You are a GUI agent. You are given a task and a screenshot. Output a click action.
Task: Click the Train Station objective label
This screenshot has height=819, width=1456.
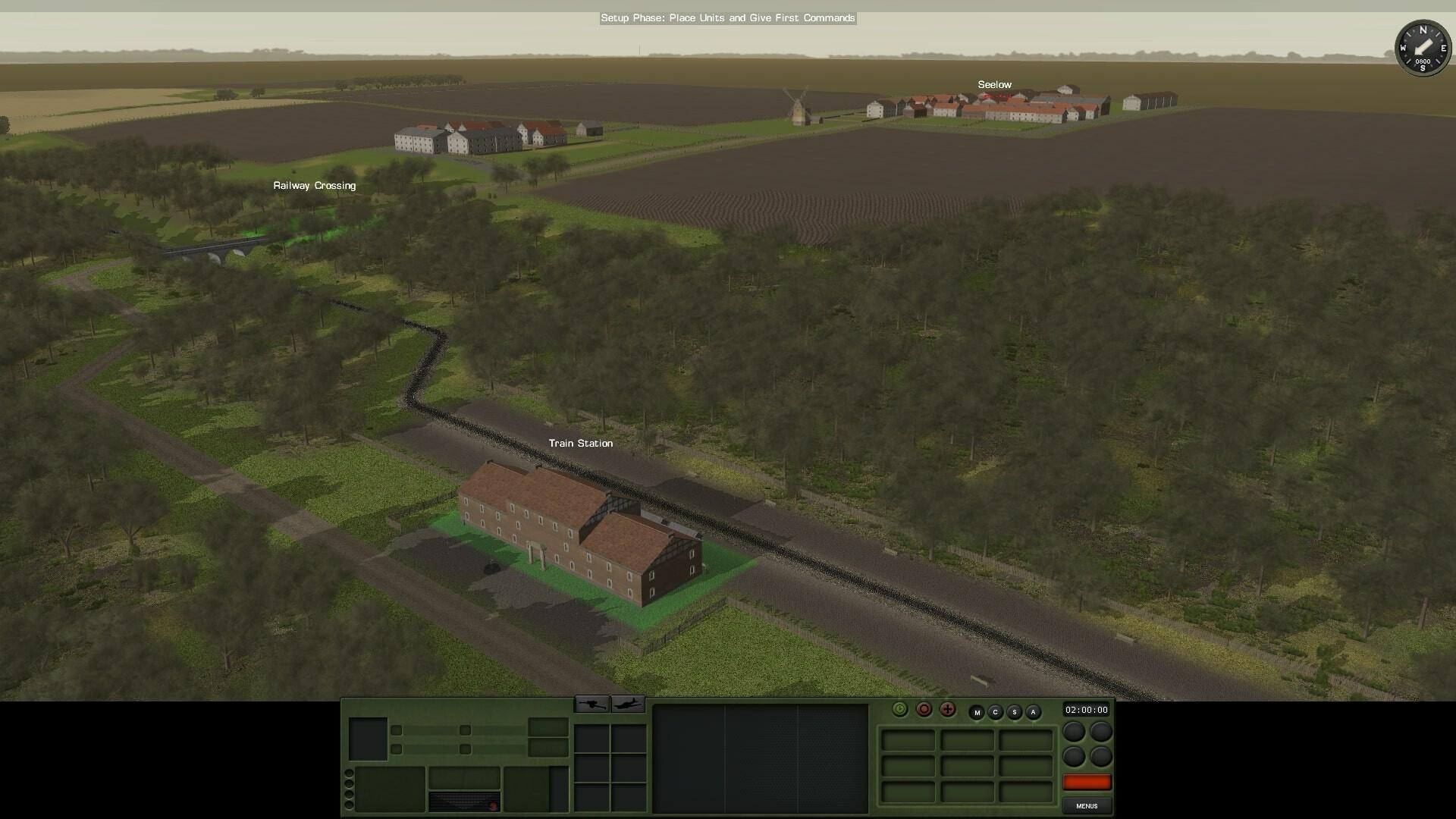581,443
